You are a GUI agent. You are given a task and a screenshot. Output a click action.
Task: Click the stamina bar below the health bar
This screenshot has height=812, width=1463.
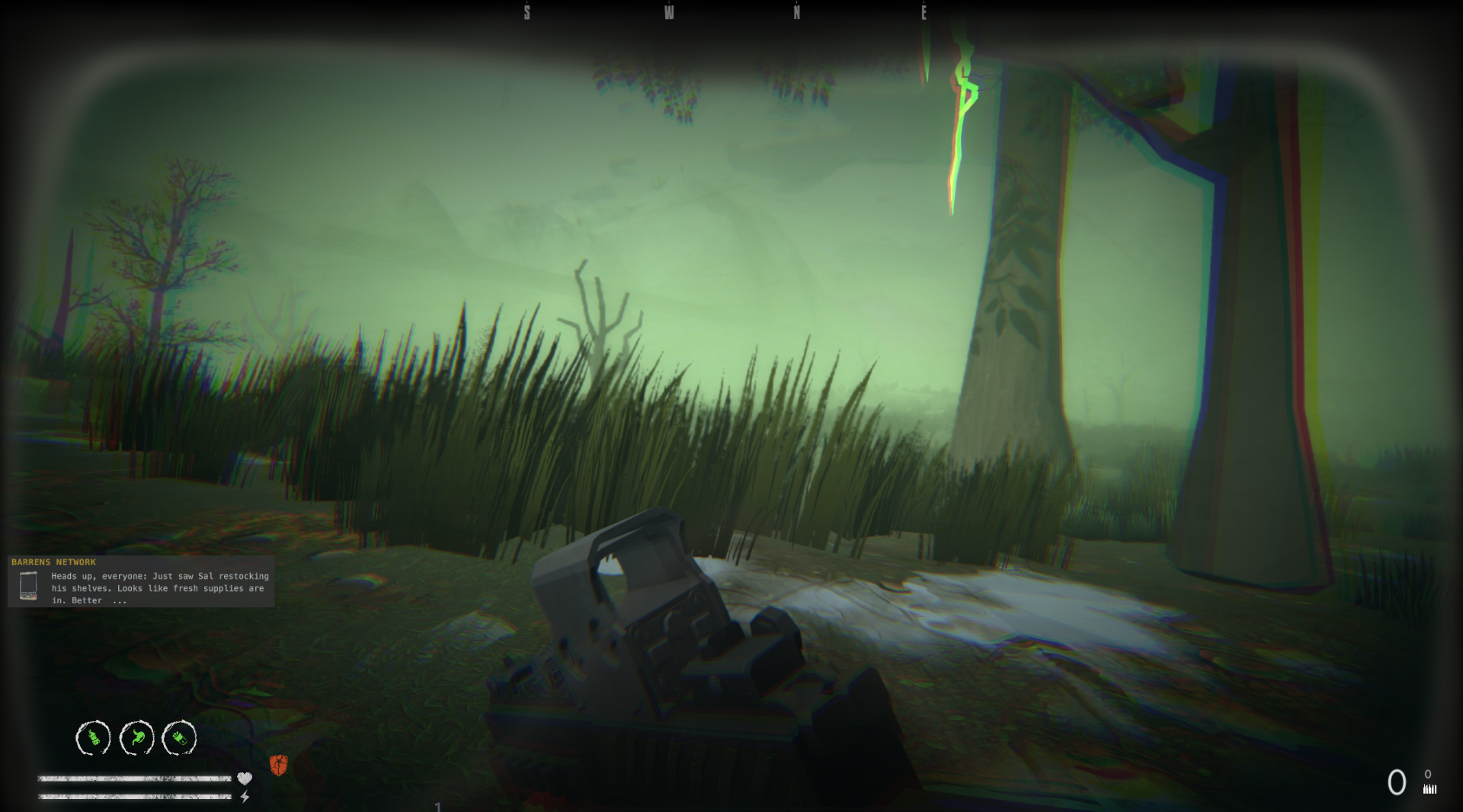(x=136, y=798)
